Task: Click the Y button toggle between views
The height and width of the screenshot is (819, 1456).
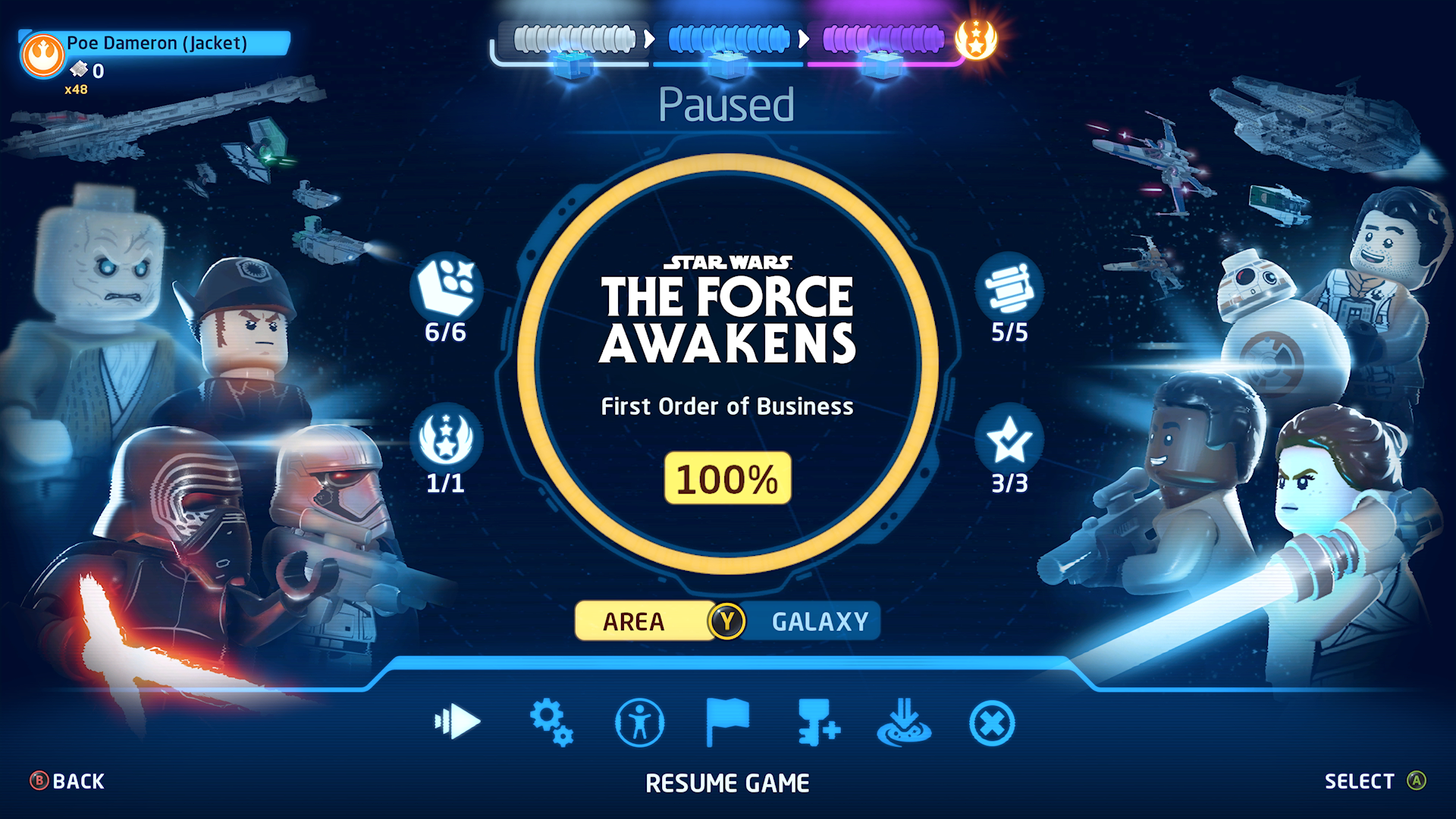Action: click(x=729, y=621)
